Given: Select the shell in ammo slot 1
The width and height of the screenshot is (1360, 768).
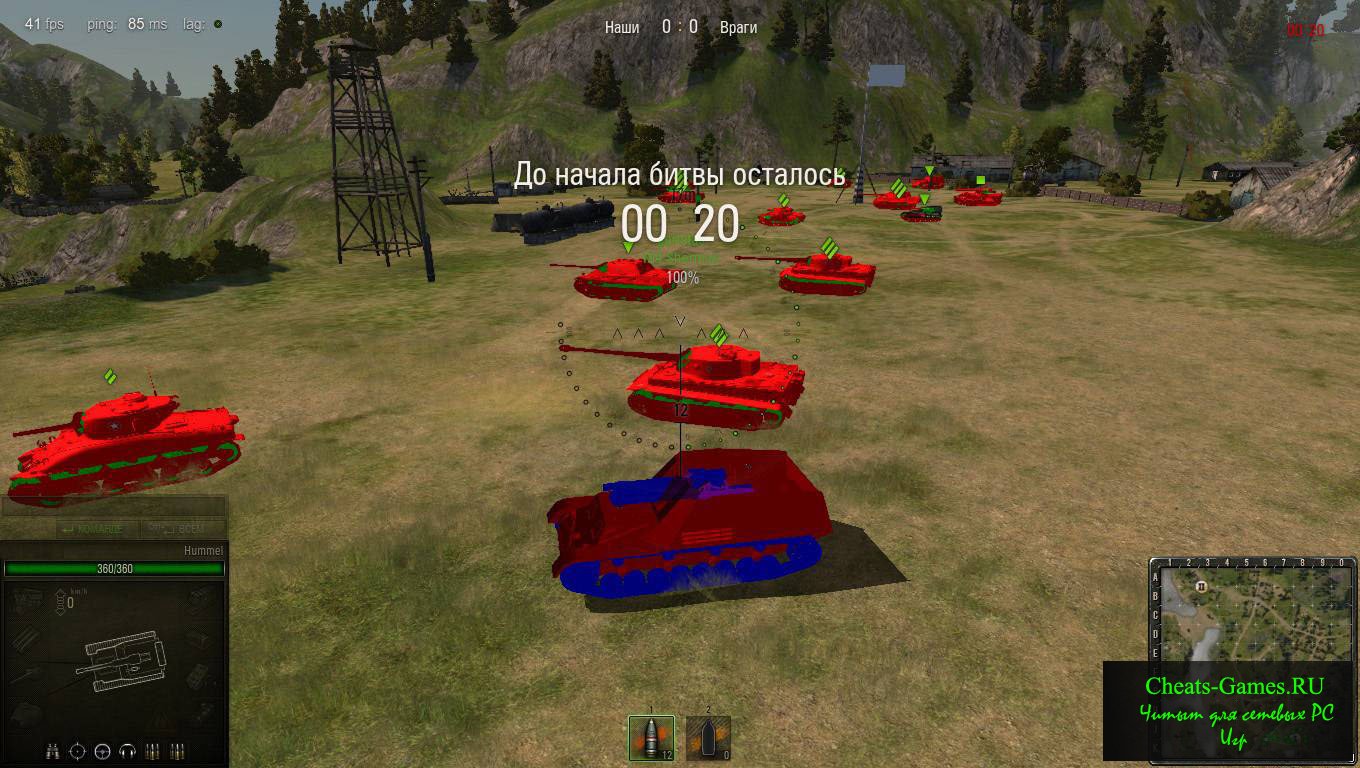Looking at the screenshot, I should [x=651, y=738].
